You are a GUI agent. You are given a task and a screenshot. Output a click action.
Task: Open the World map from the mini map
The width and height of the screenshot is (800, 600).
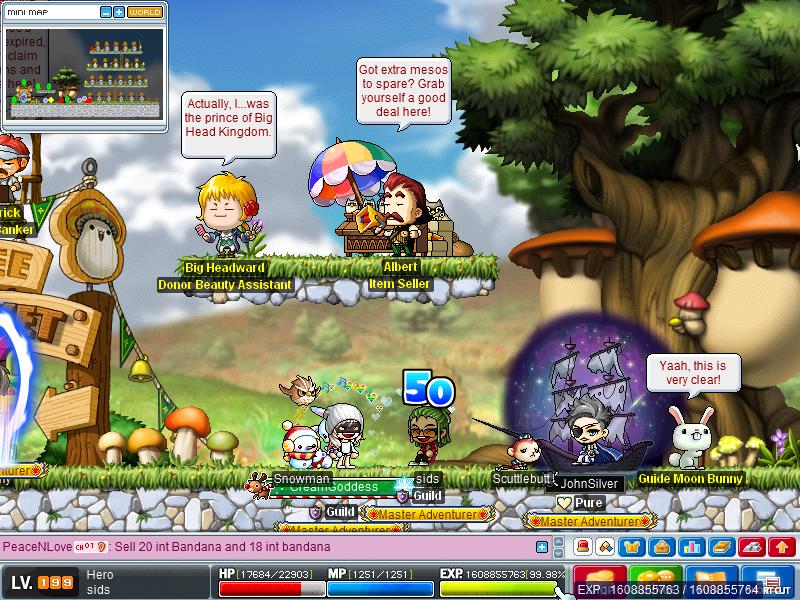coord(144,12)
